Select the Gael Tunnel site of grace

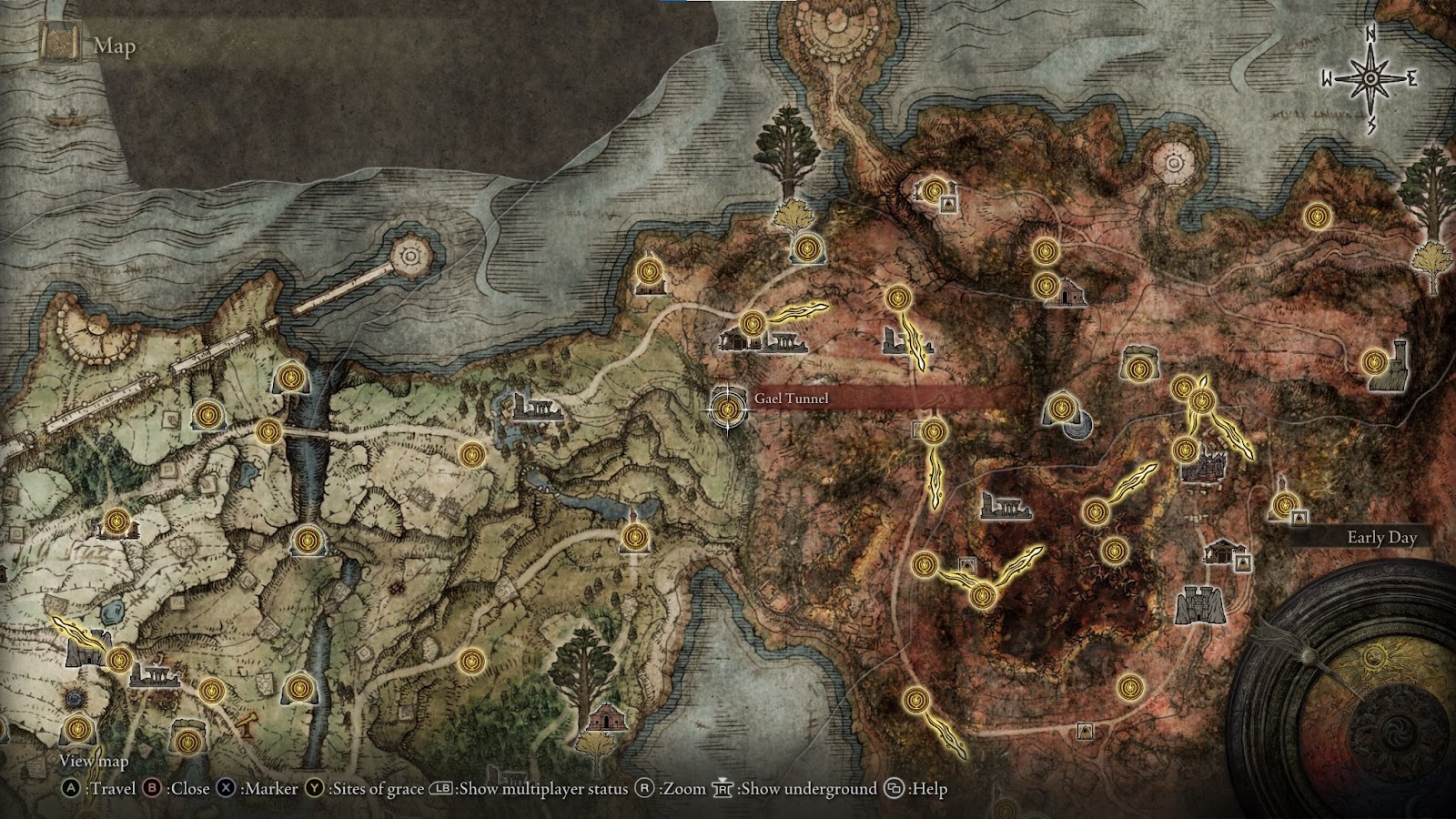[727, 410]
